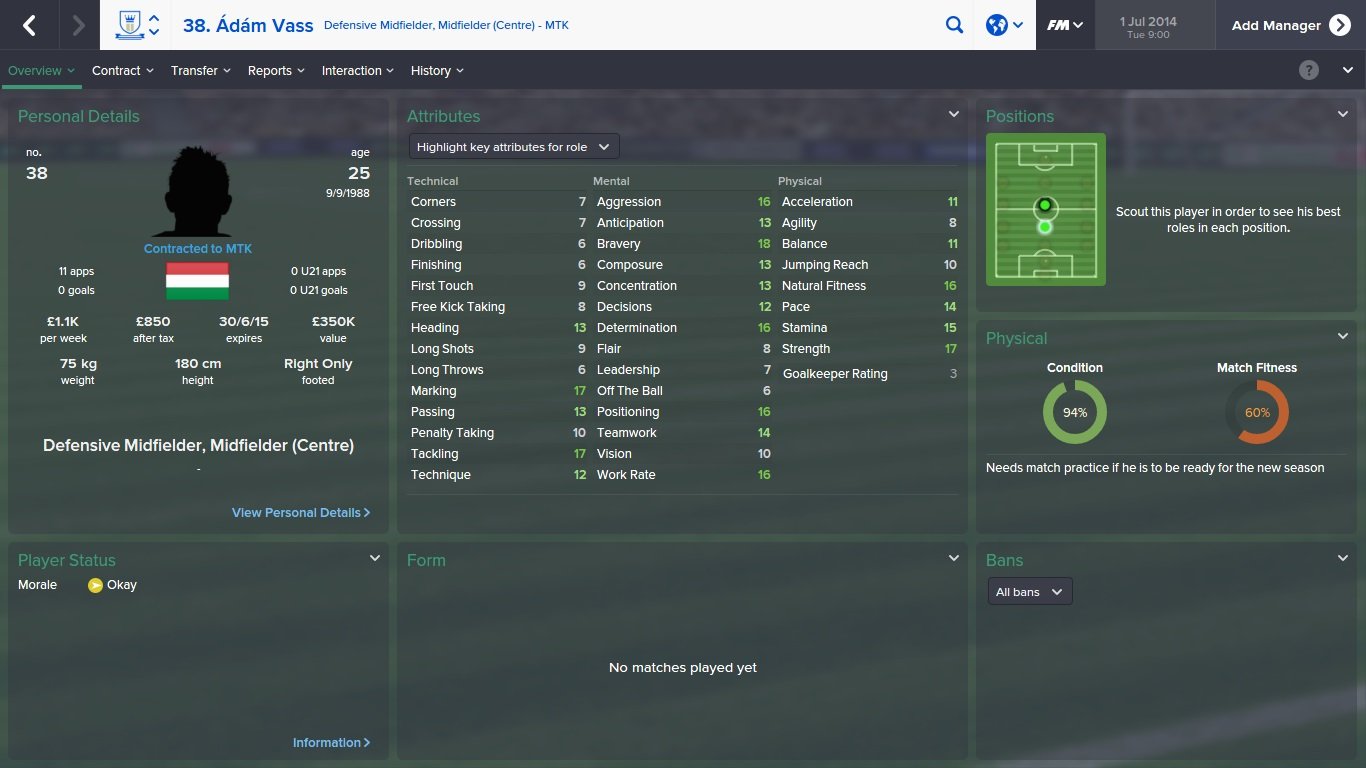Click the back navigation arrow

tap(30, 24)
